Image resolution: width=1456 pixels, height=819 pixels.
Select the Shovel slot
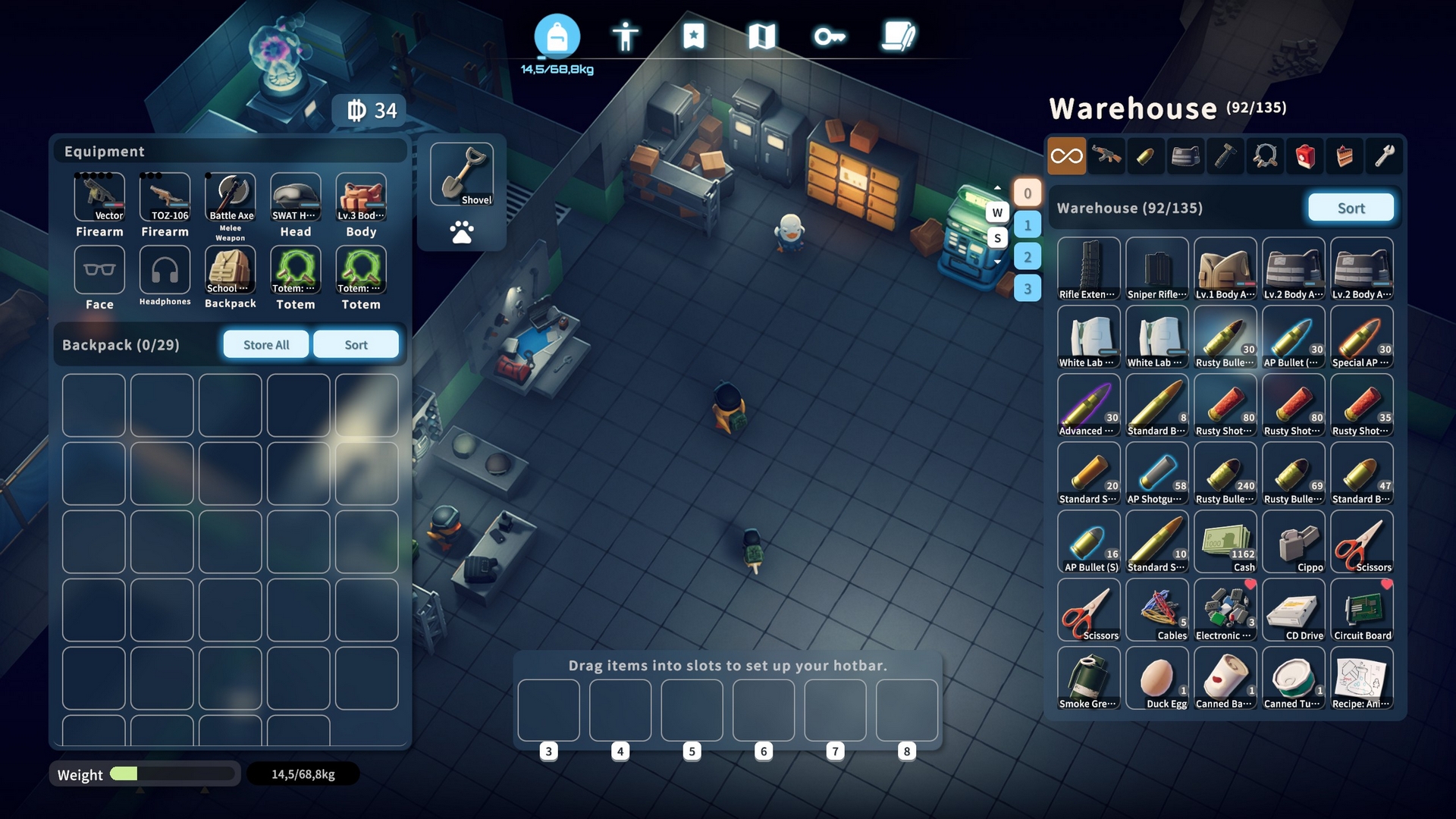tap(462, 174)
